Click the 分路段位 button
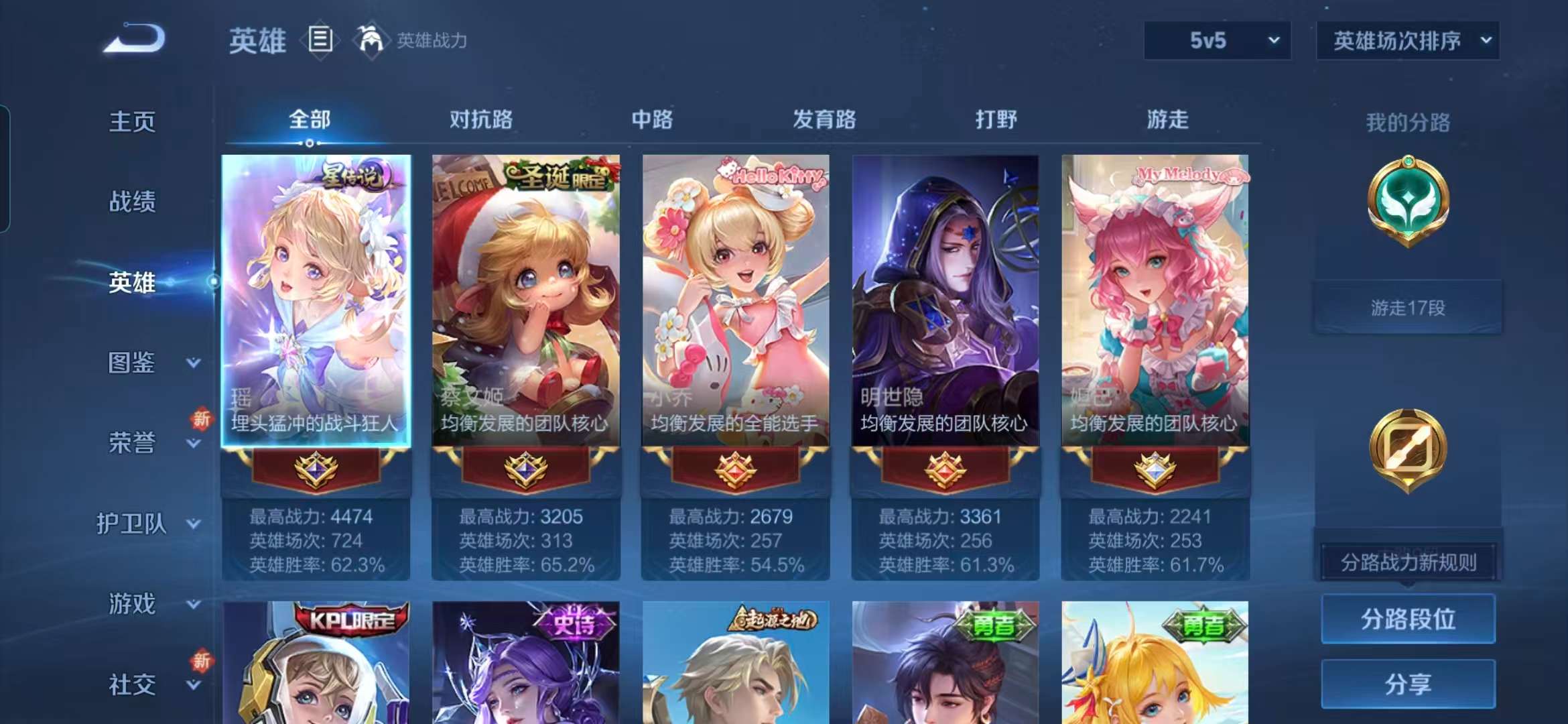The width and height of the screenshot is (1568, 724). [1408, 620]
